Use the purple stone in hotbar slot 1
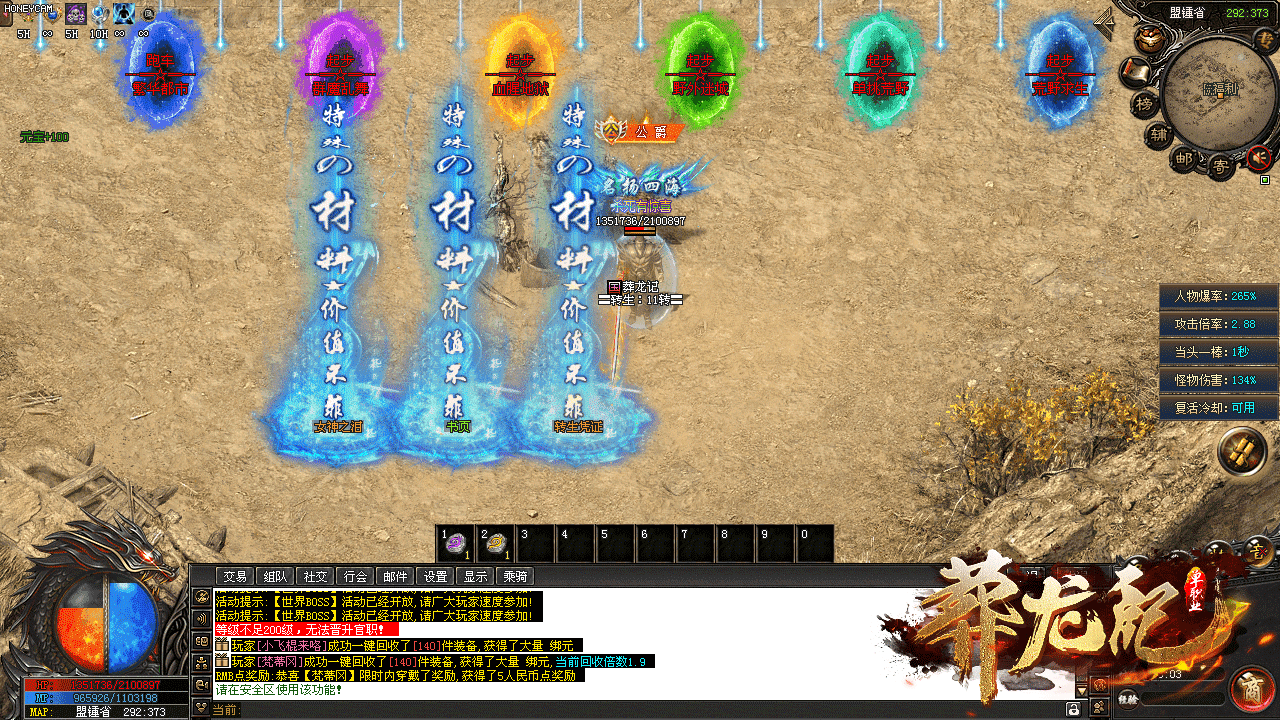 456,544
